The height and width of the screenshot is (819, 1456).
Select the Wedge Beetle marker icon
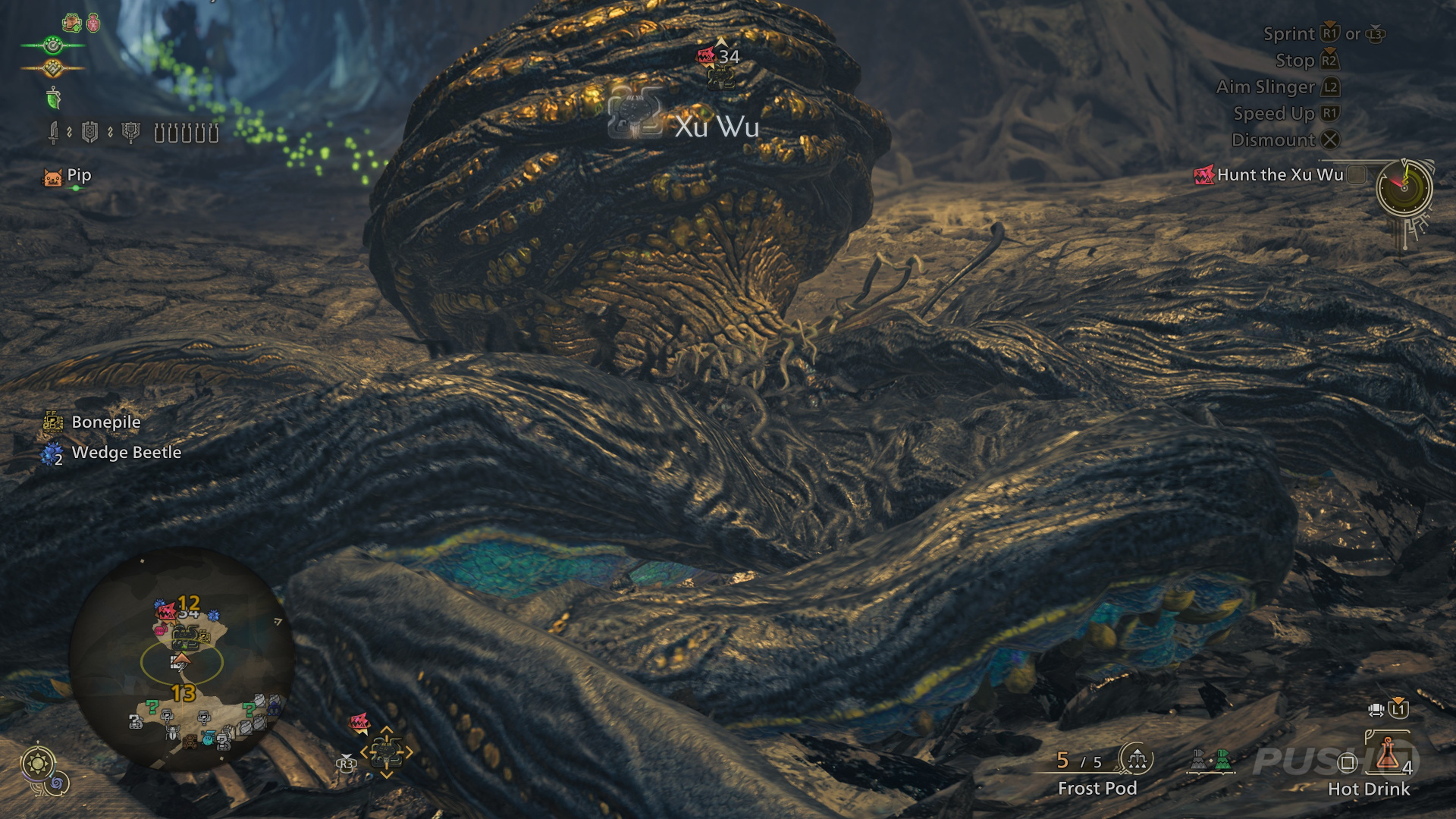tap(50, 453)
